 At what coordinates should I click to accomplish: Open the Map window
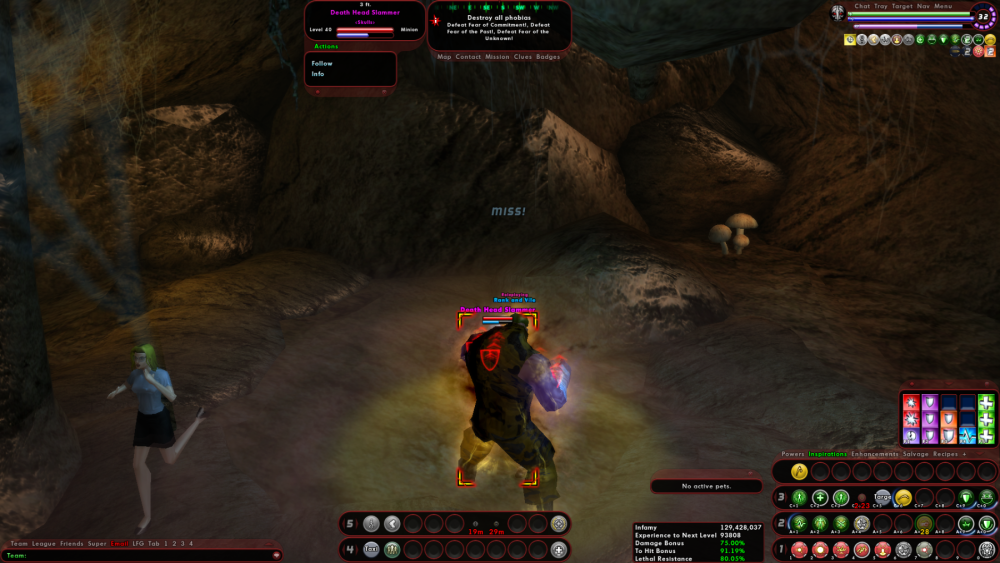pos(444,57)
